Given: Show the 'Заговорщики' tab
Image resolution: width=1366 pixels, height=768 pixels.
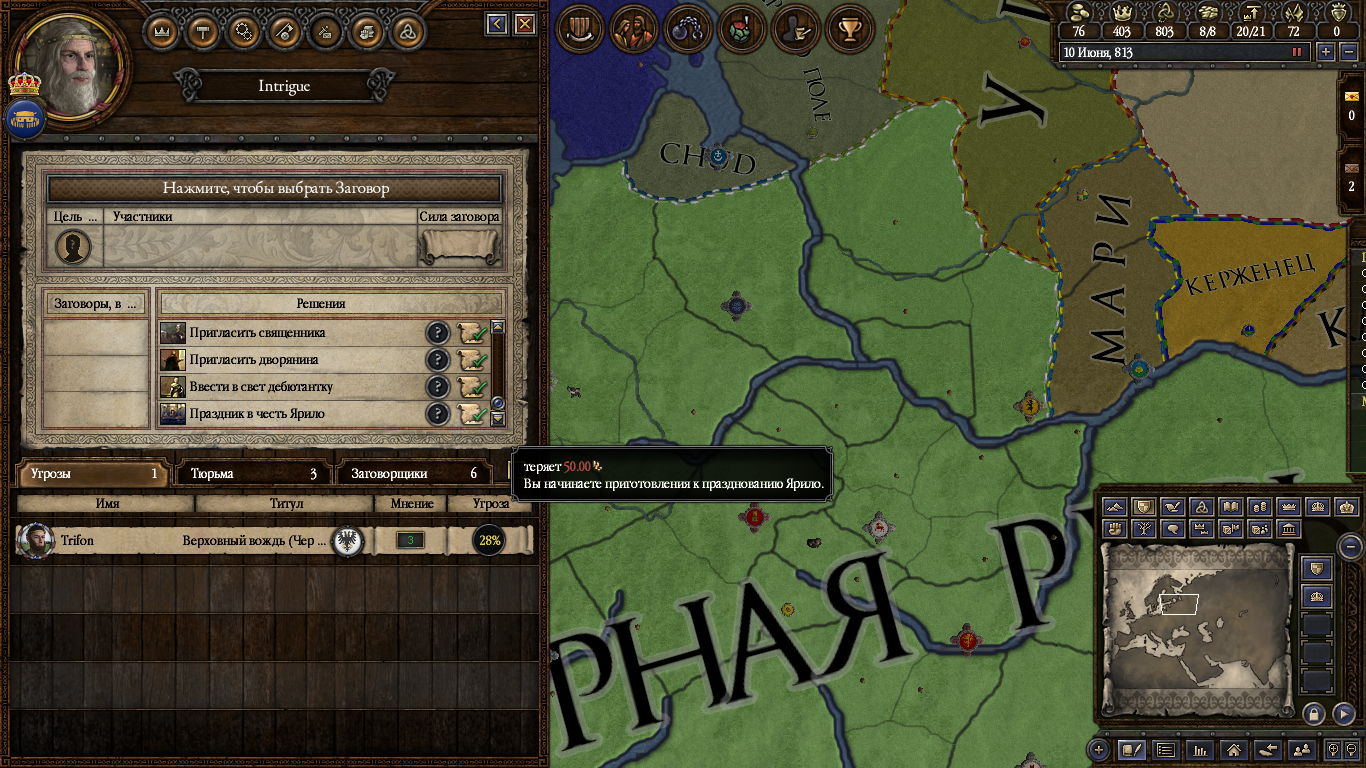Looking at the screenshot, I should pyautogui.click(x=412, y=474).
